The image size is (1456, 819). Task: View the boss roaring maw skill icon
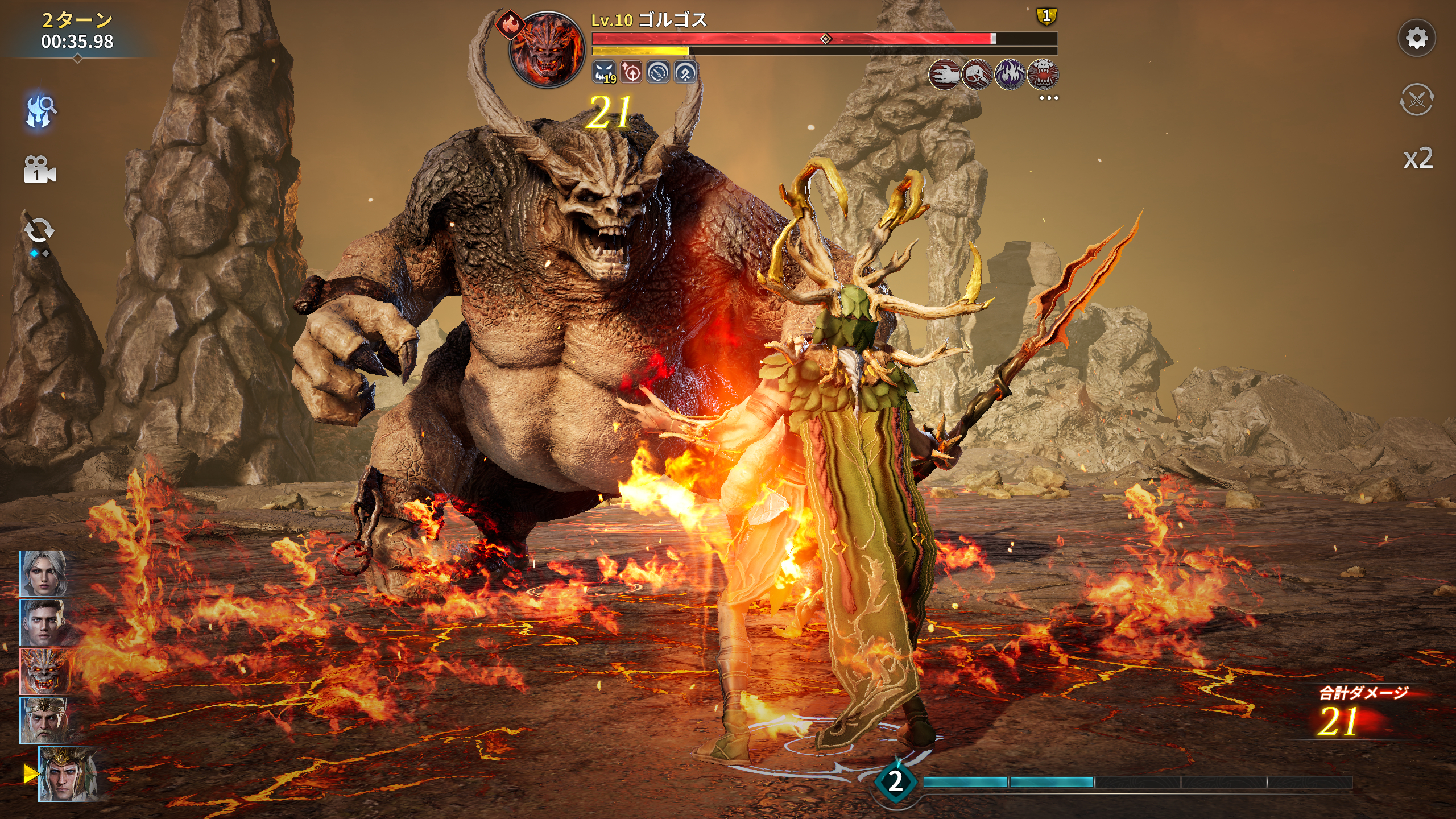point(1043,75)
